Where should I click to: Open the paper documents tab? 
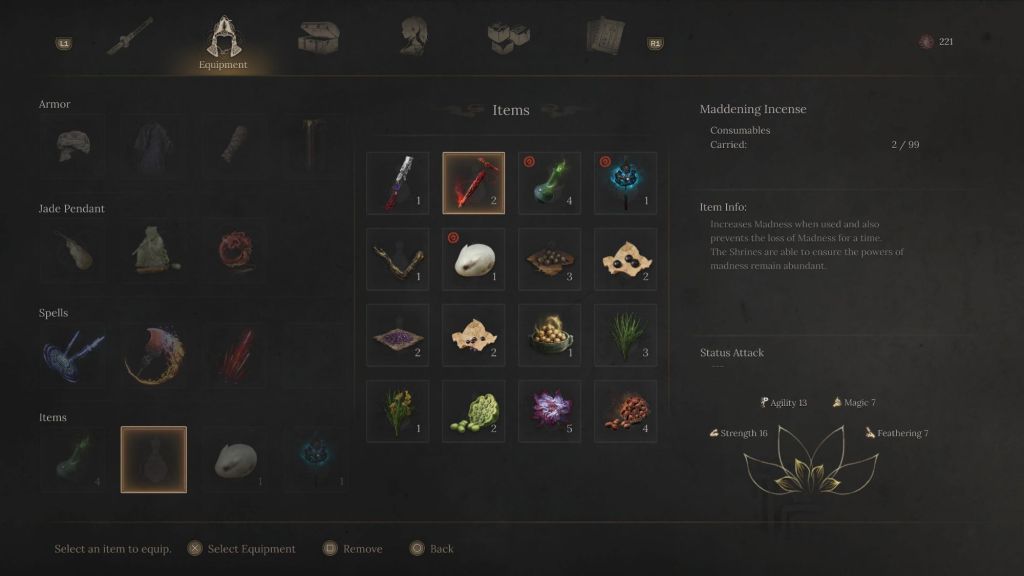click(605, 38)
